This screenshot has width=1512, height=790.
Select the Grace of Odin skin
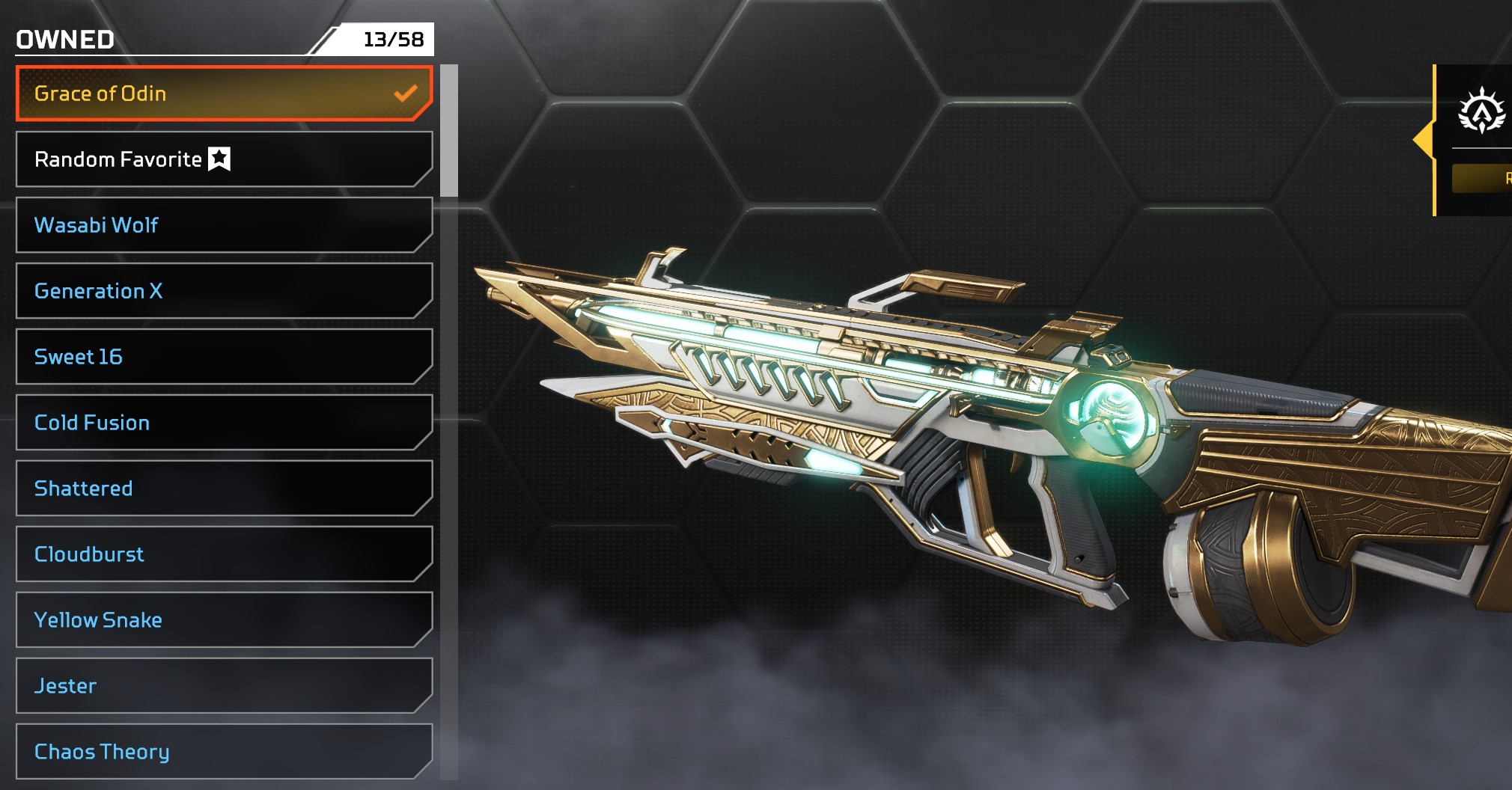[x=223, y=94]
